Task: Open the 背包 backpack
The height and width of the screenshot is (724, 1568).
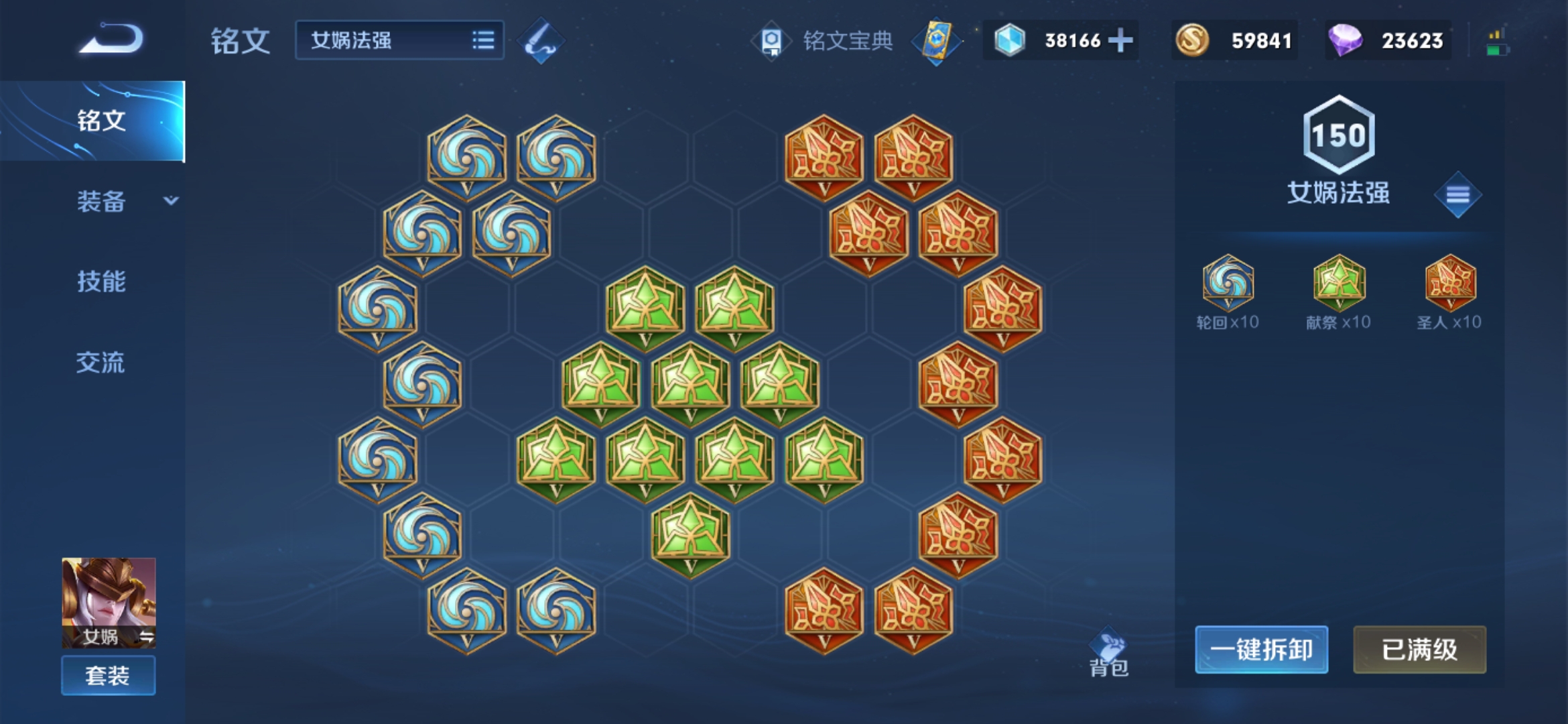Action: click(1109, 654)
